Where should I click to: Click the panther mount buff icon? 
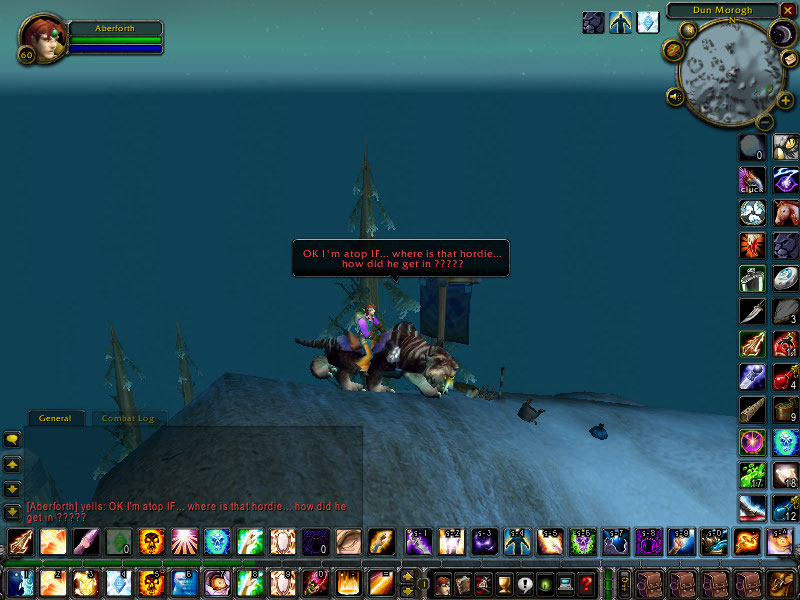(x=593, y=23)
